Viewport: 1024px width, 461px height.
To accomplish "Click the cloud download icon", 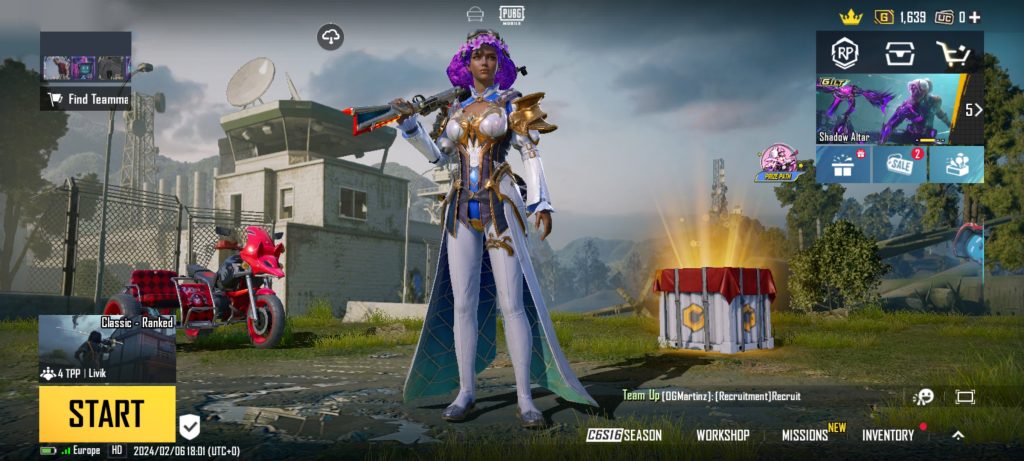I will pyautogui.click(x=331, y=38).
